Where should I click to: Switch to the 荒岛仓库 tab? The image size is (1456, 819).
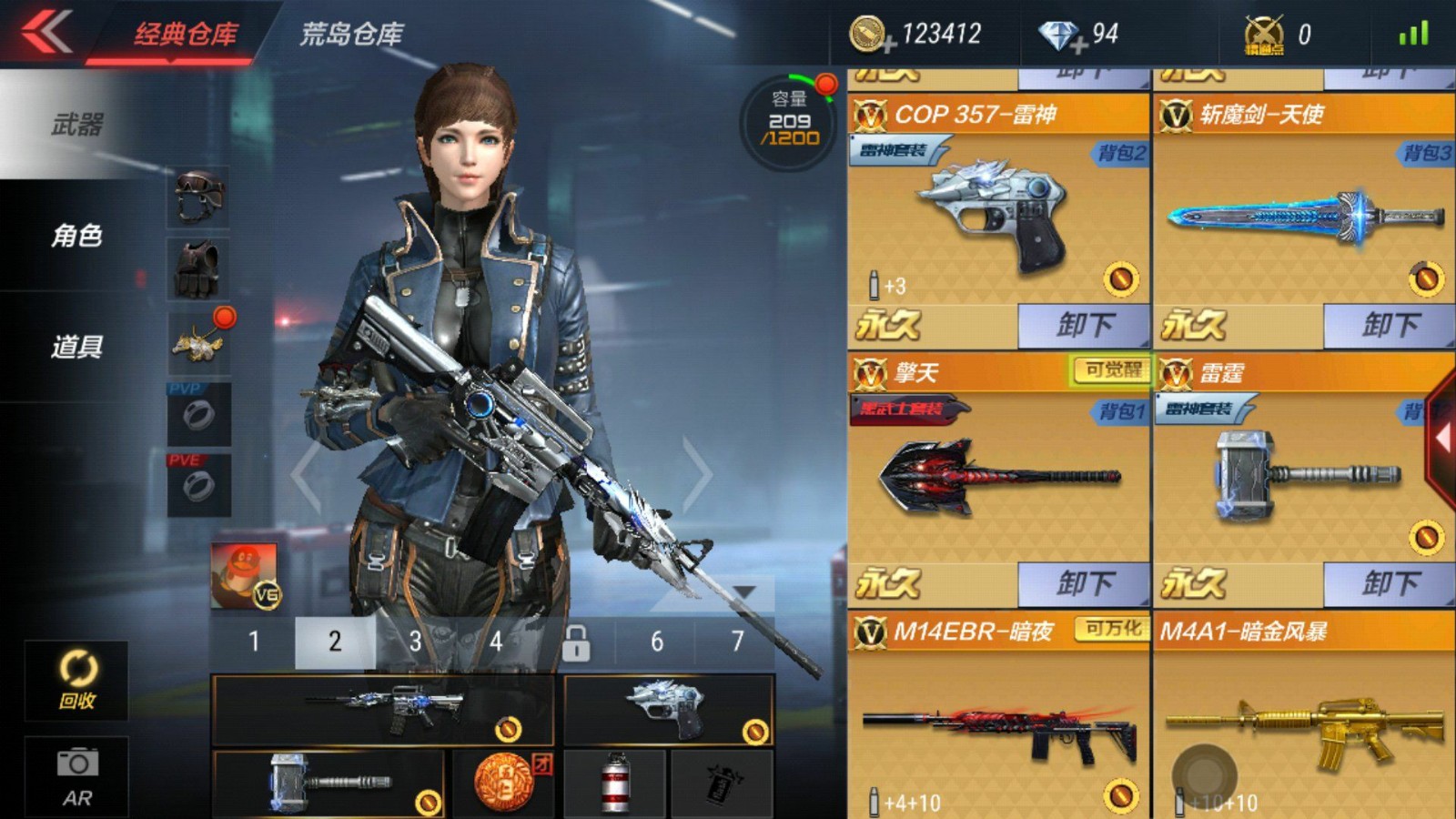click(351, 35)
